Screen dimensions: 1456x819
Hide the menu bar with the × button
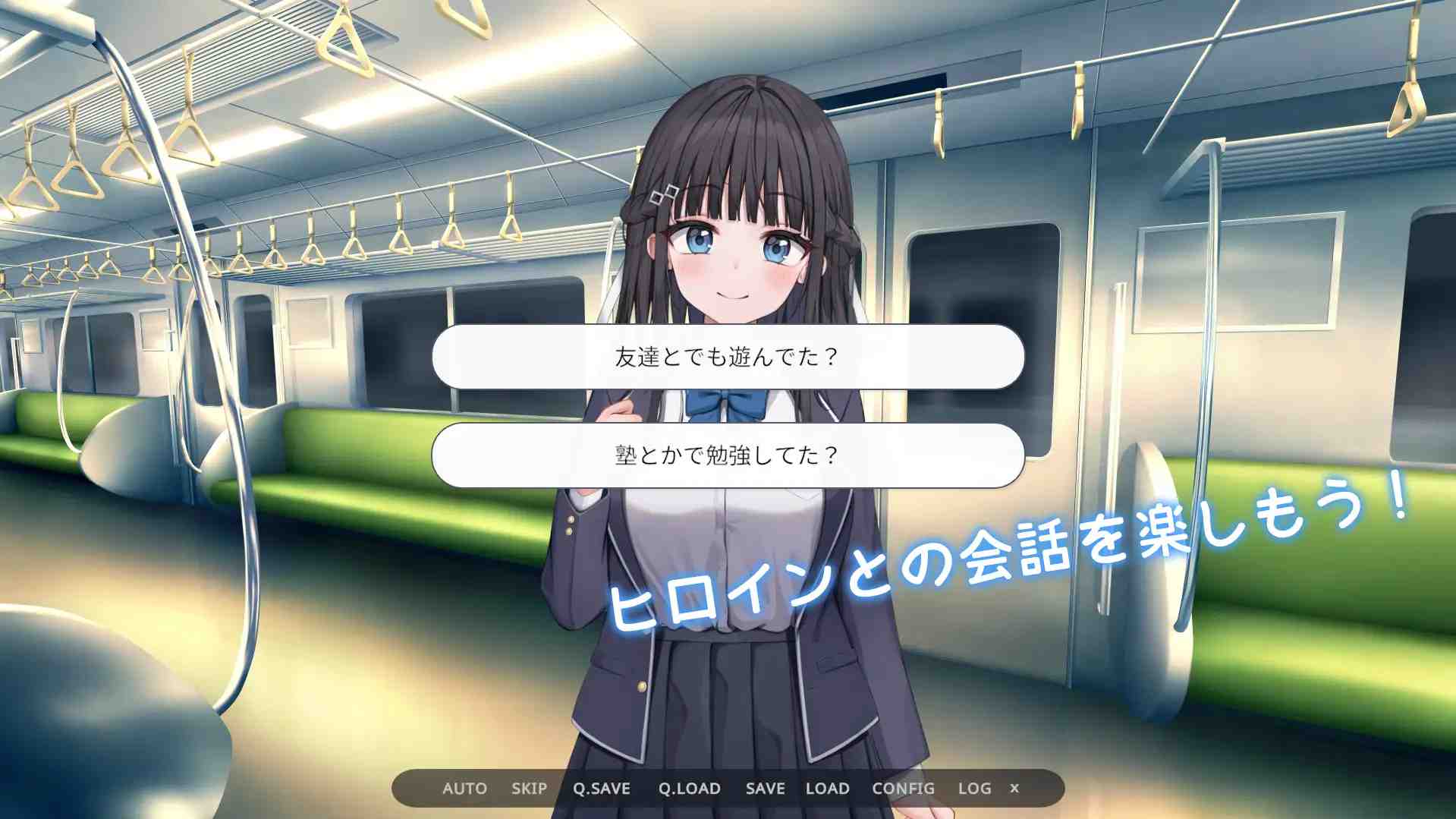pos(1014,789)
